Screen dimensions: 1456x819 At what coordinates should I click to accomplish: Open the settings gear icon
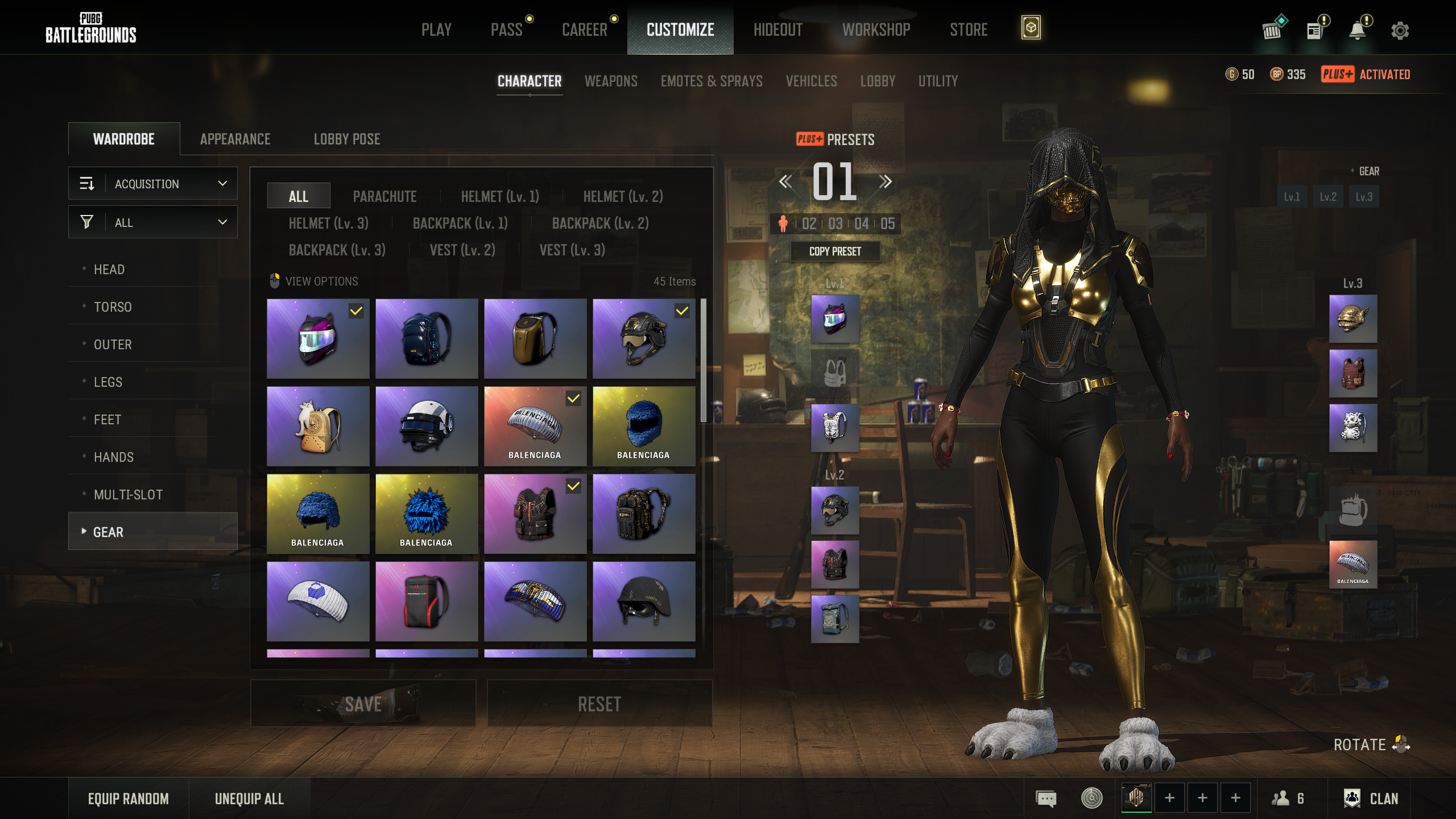[x=1400, y=30]
